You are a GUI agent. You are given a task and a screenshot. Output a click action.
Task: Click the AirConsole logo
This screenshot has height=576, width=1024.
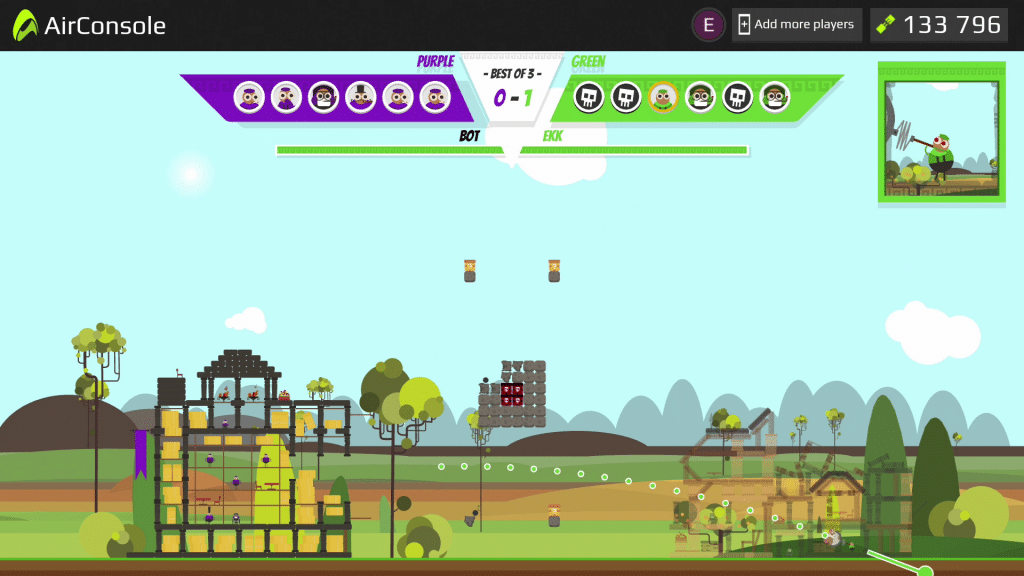point(90,26)
